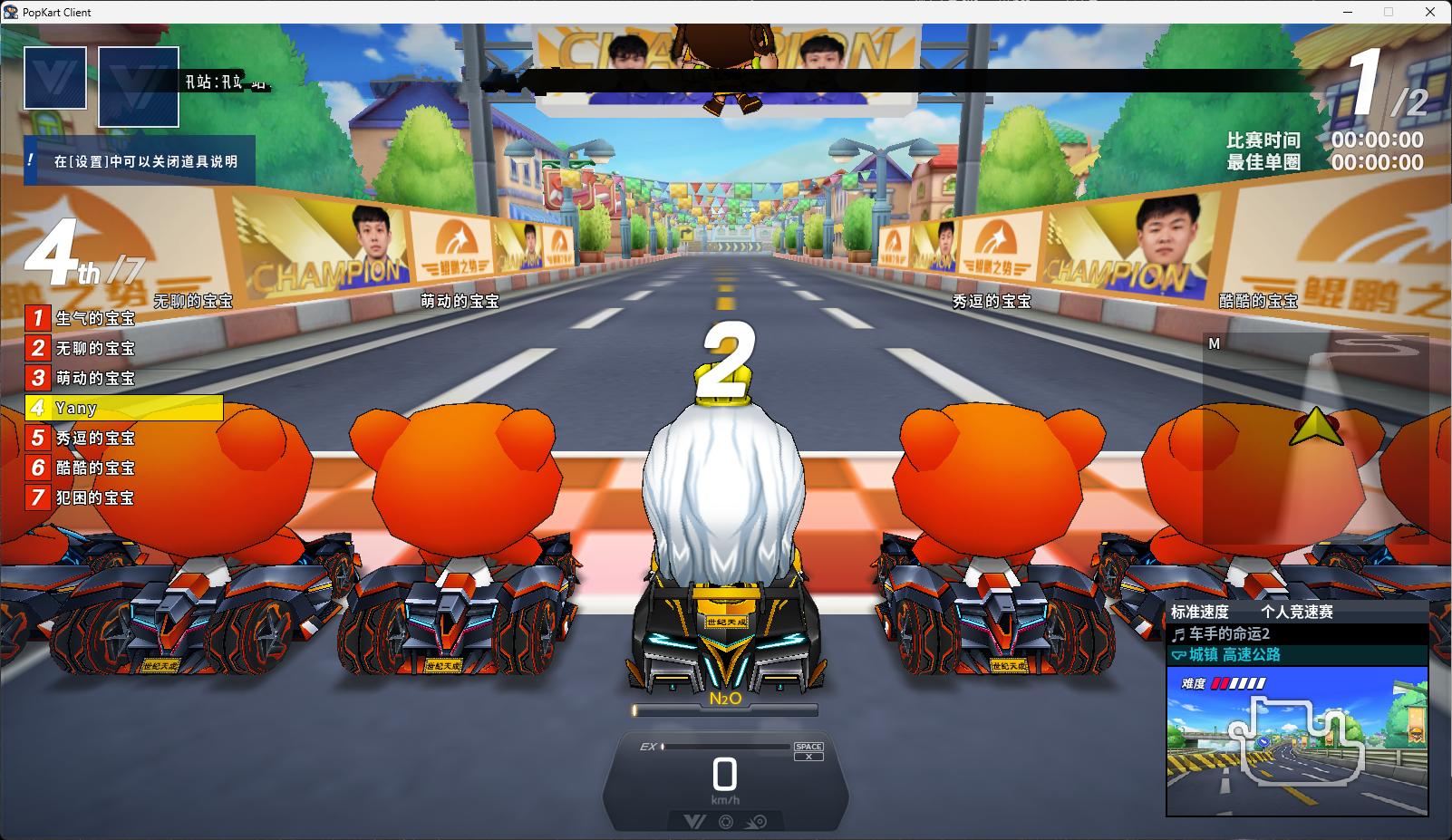Click the smaller empty item slot
Screen dimensions: 1452x840
[55, 78]
